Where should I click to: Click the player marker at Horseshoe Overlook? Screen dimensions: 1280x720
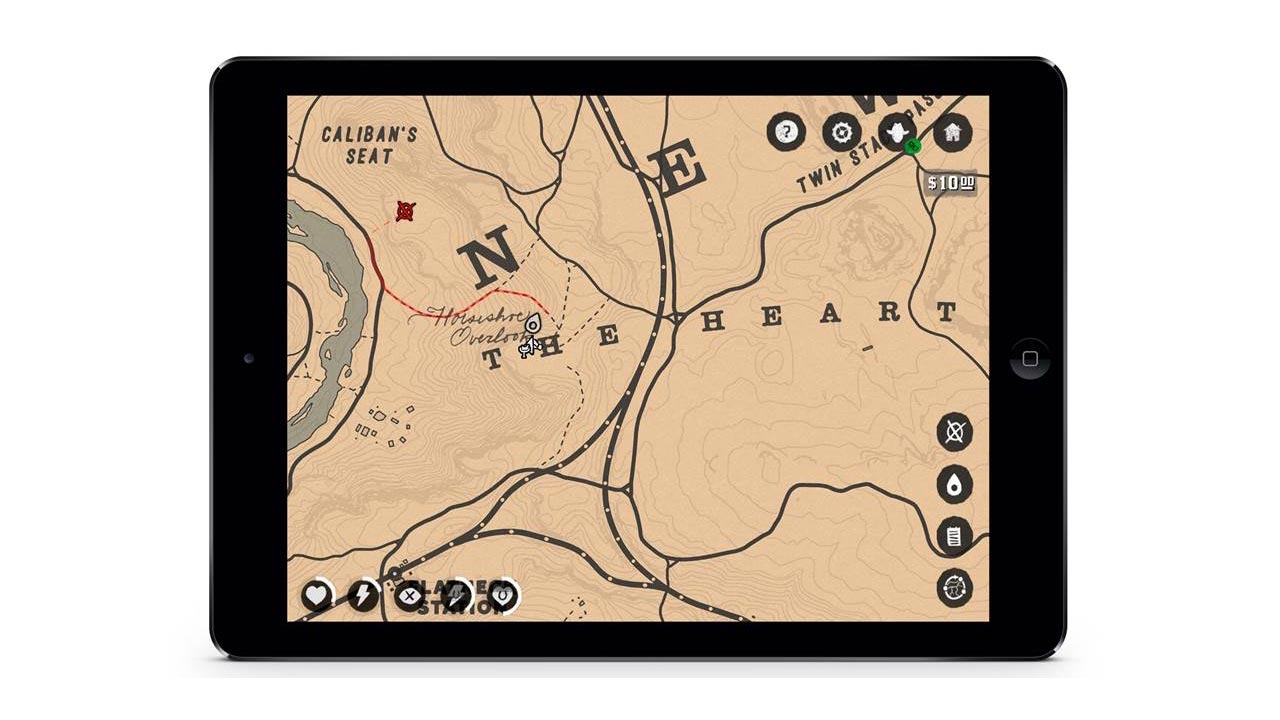point(533,325)
